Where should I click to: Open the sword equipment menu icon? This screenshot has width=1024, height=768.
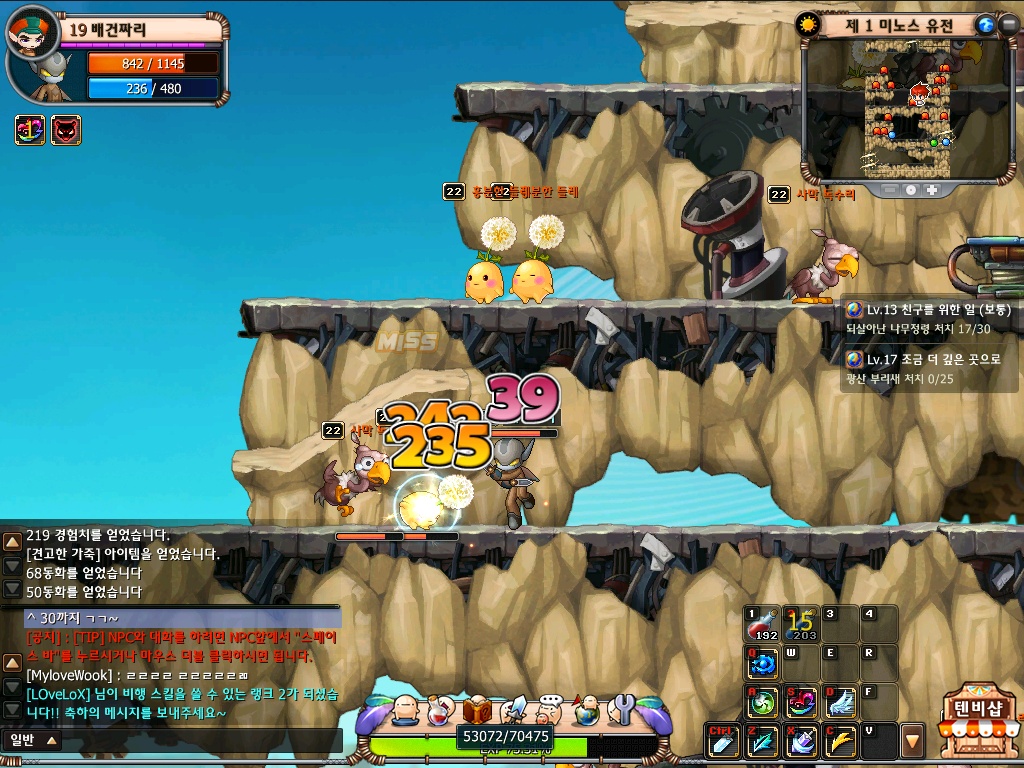click(514, 710)
